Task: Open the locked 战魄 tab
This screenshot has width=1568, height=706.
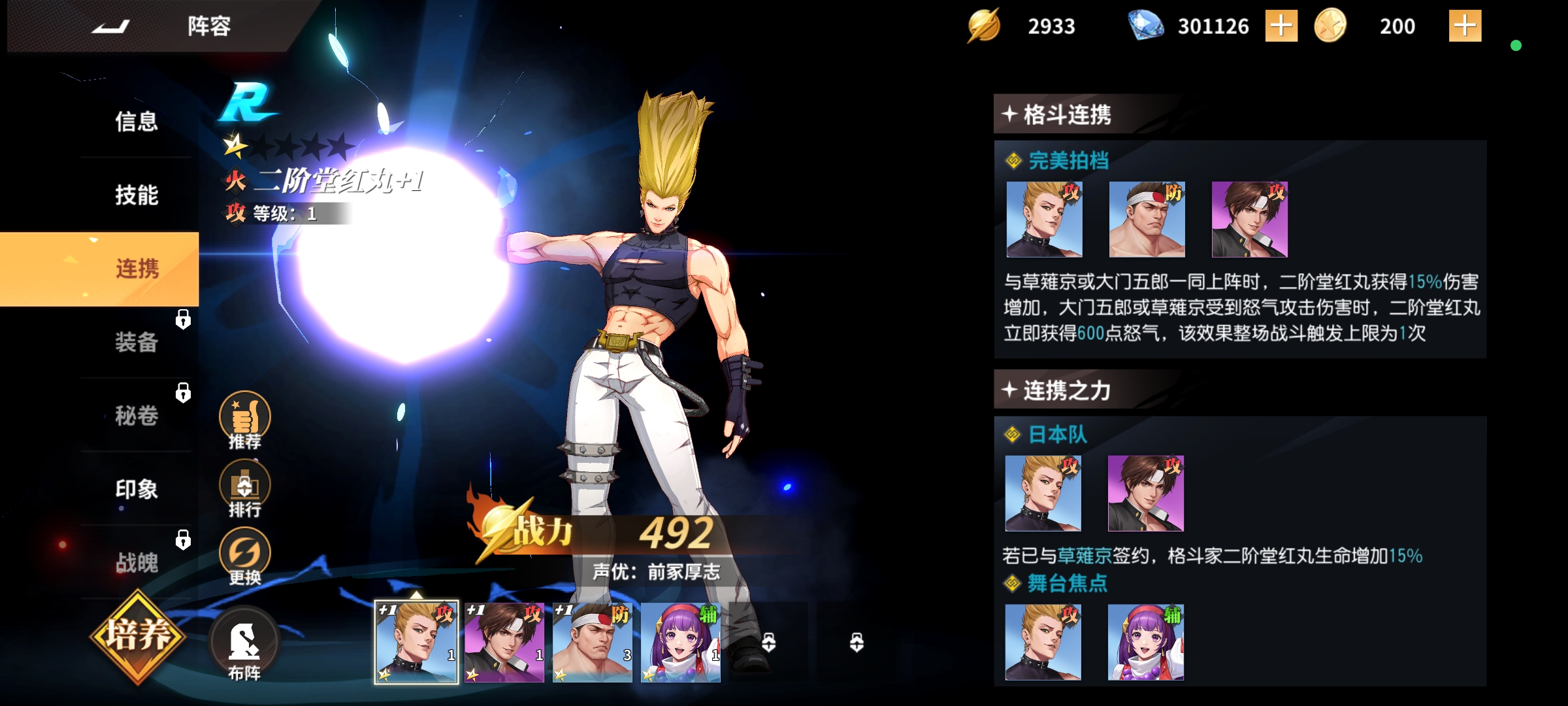Action: pos(137,562)
